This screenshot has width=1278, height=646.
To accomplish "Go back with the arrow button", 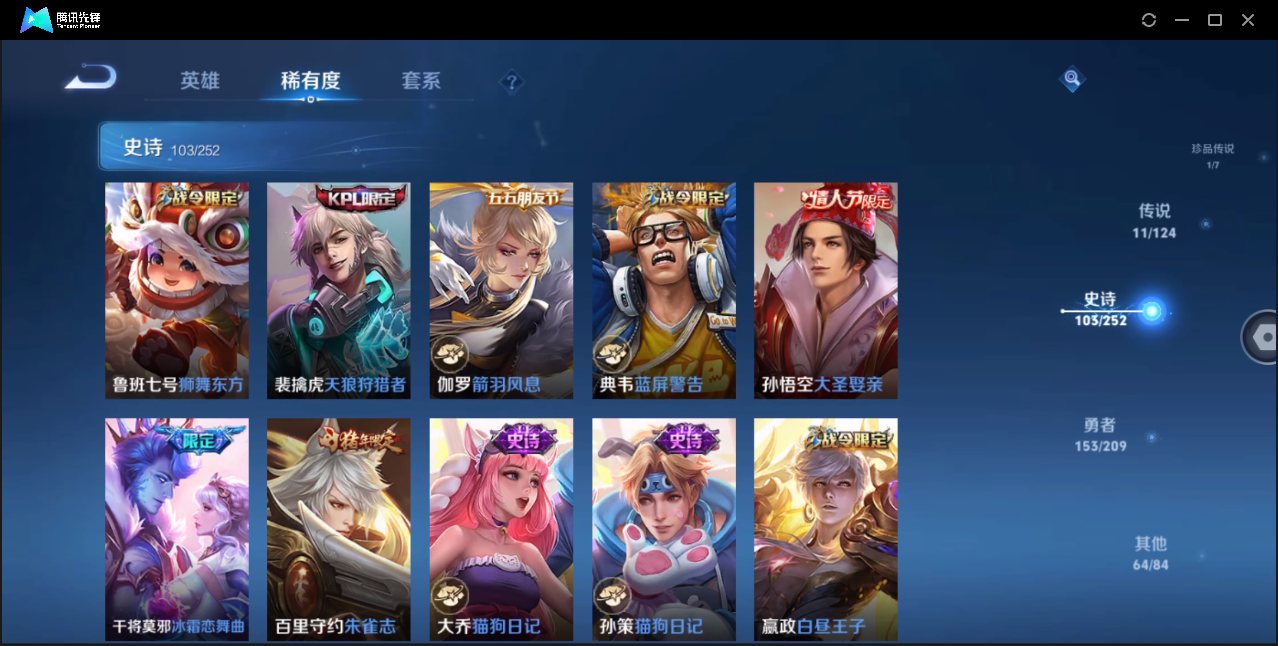I will click(x=91, y=78).
